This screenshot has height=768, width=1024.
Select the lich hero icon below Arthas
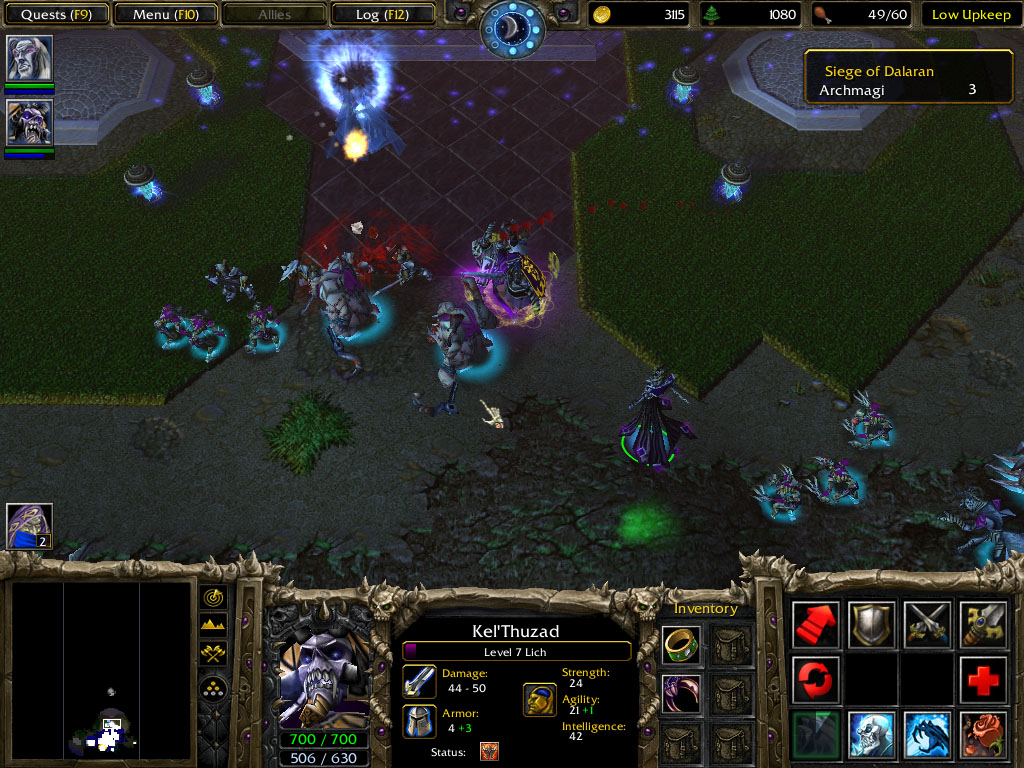[29, 122]
